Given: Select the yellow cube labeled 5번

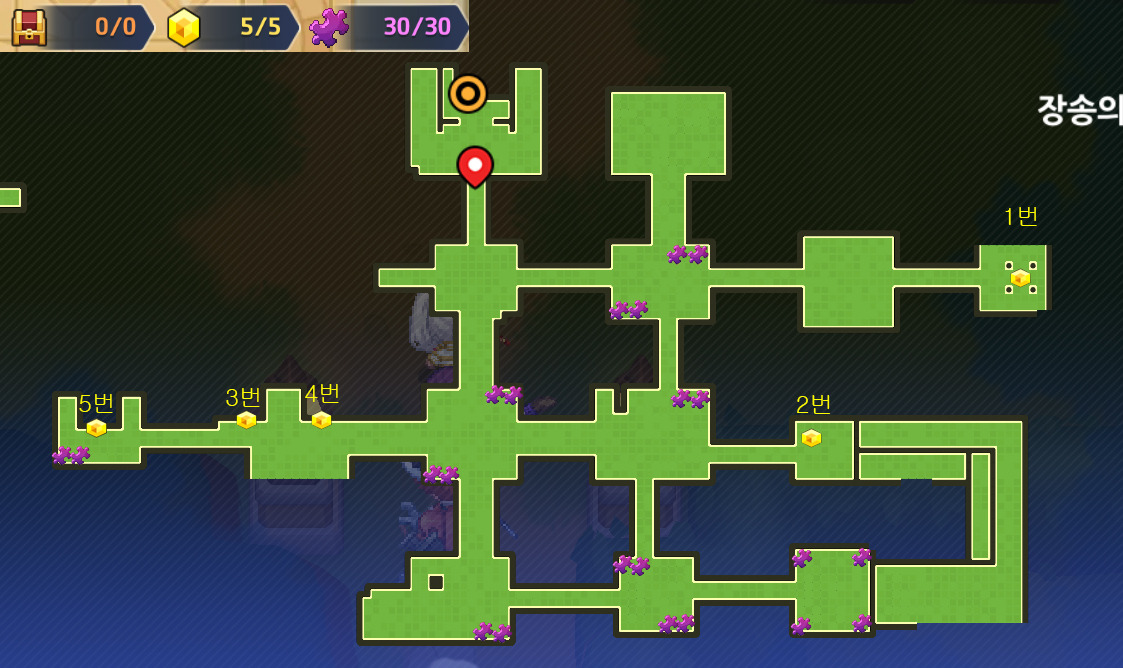Looking at the screenshot, I should (x=96, y=428).
